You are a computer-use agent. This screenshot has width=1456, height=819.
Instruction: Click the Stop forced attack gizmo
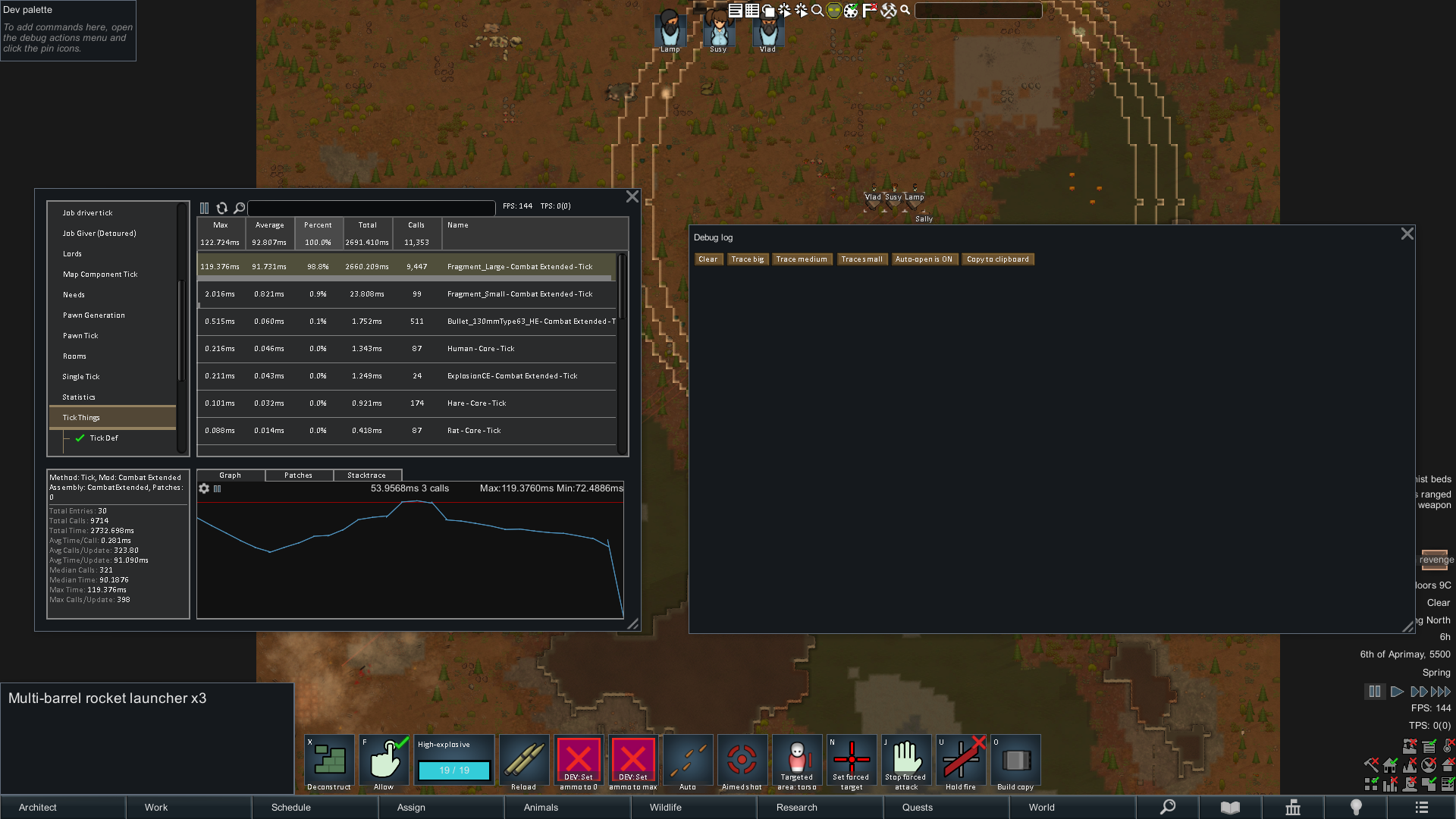pos(906,760)
